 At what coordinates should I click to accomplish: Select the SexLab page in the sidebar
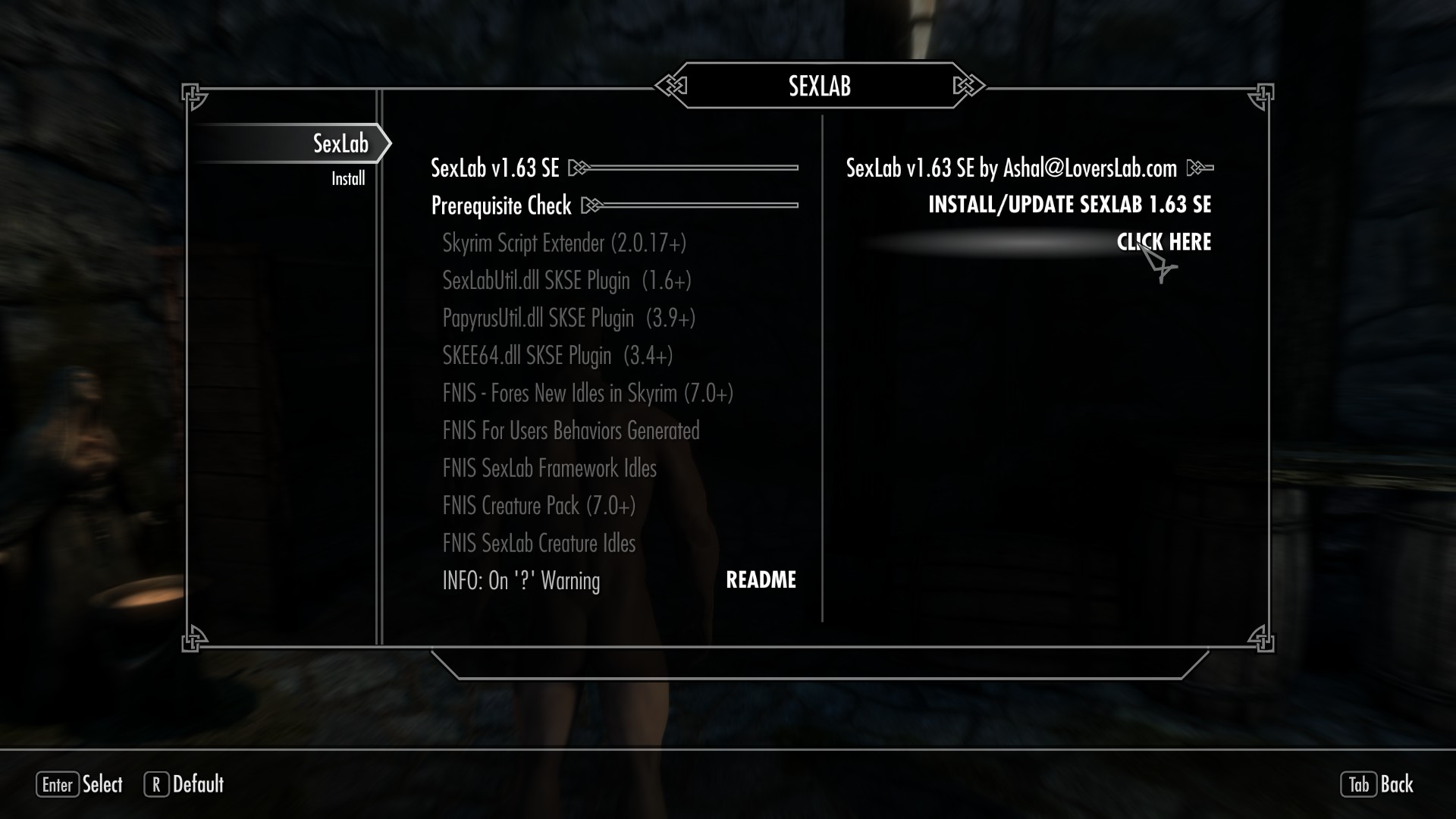point(340,142)
